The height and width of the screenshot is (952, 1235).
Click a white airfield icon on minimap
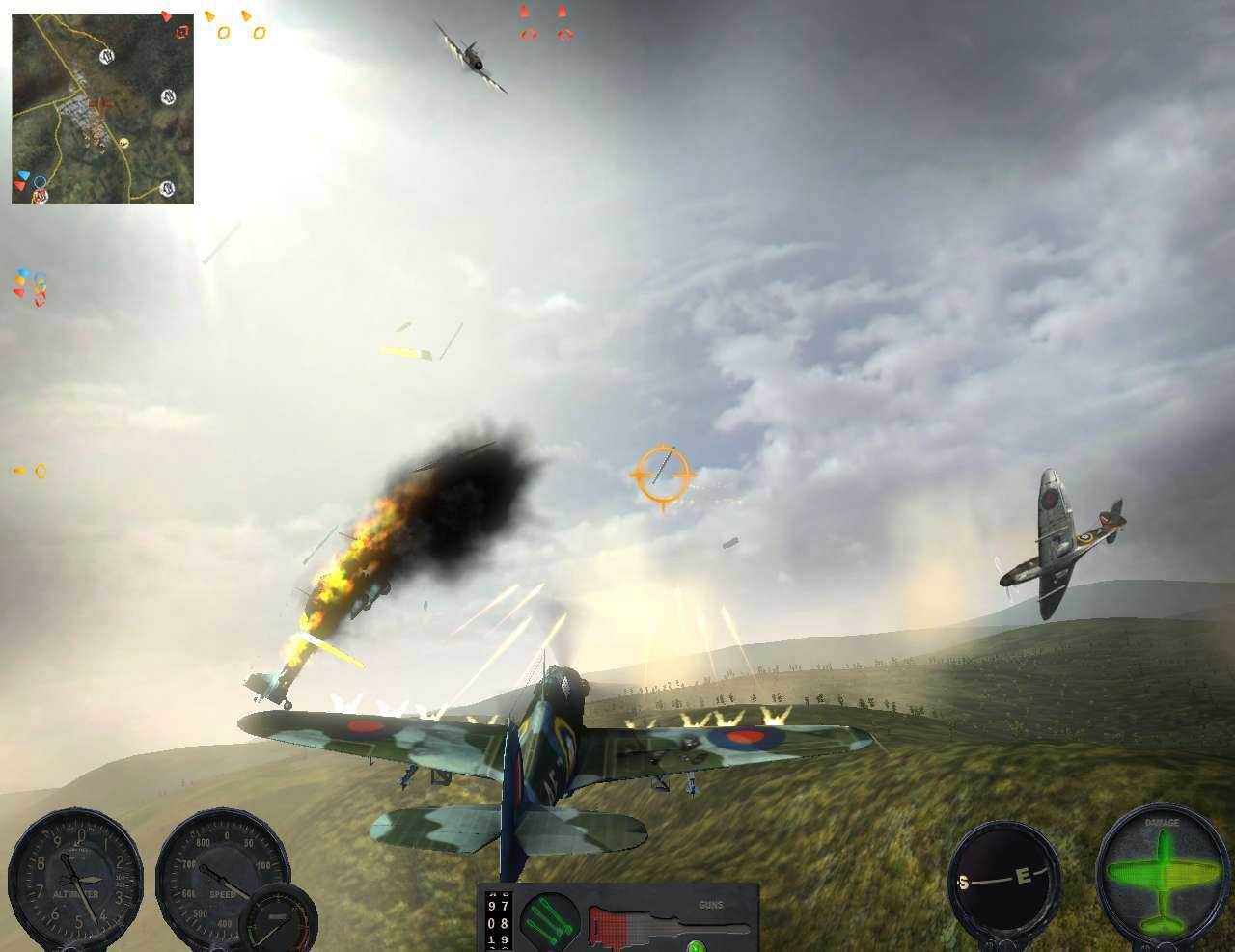click(105, 57)
